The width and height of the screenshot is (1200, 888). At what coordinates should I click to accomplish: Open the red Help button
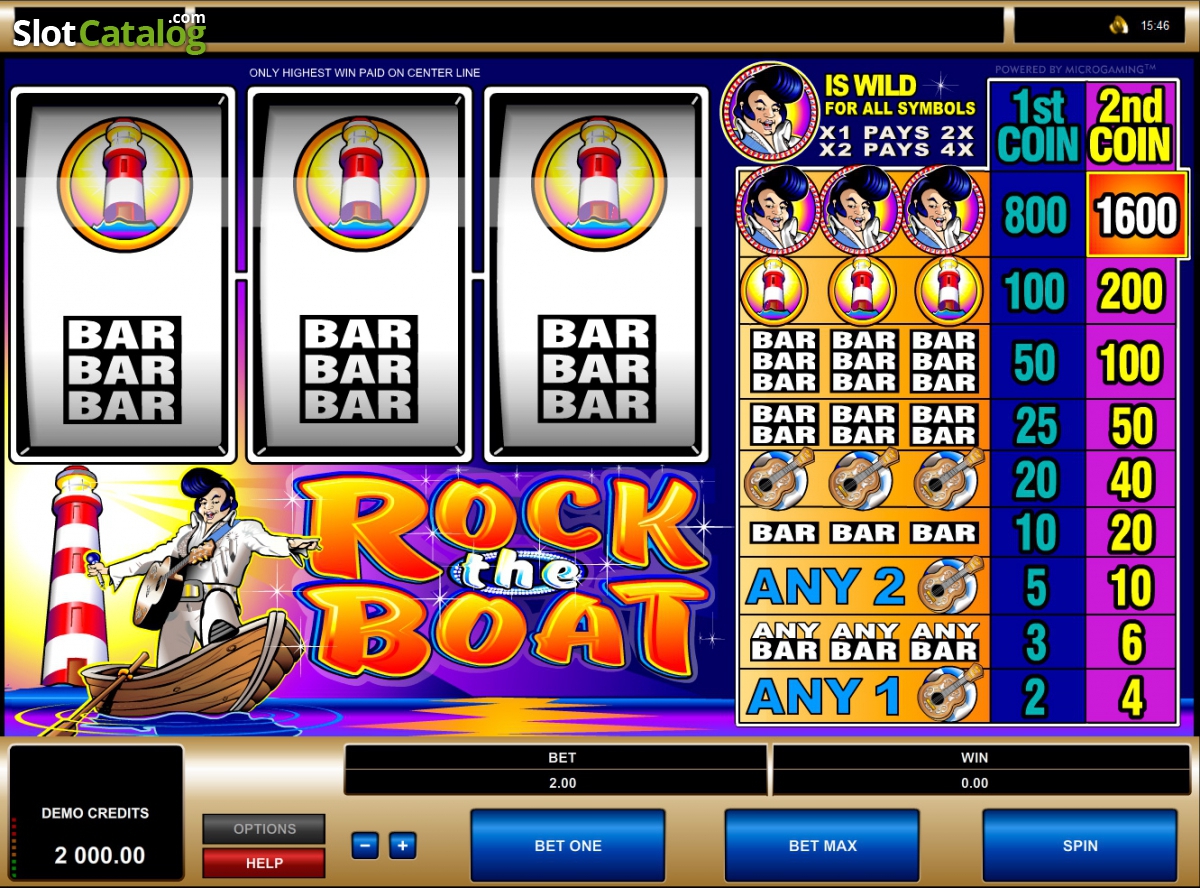click(264, 862)
